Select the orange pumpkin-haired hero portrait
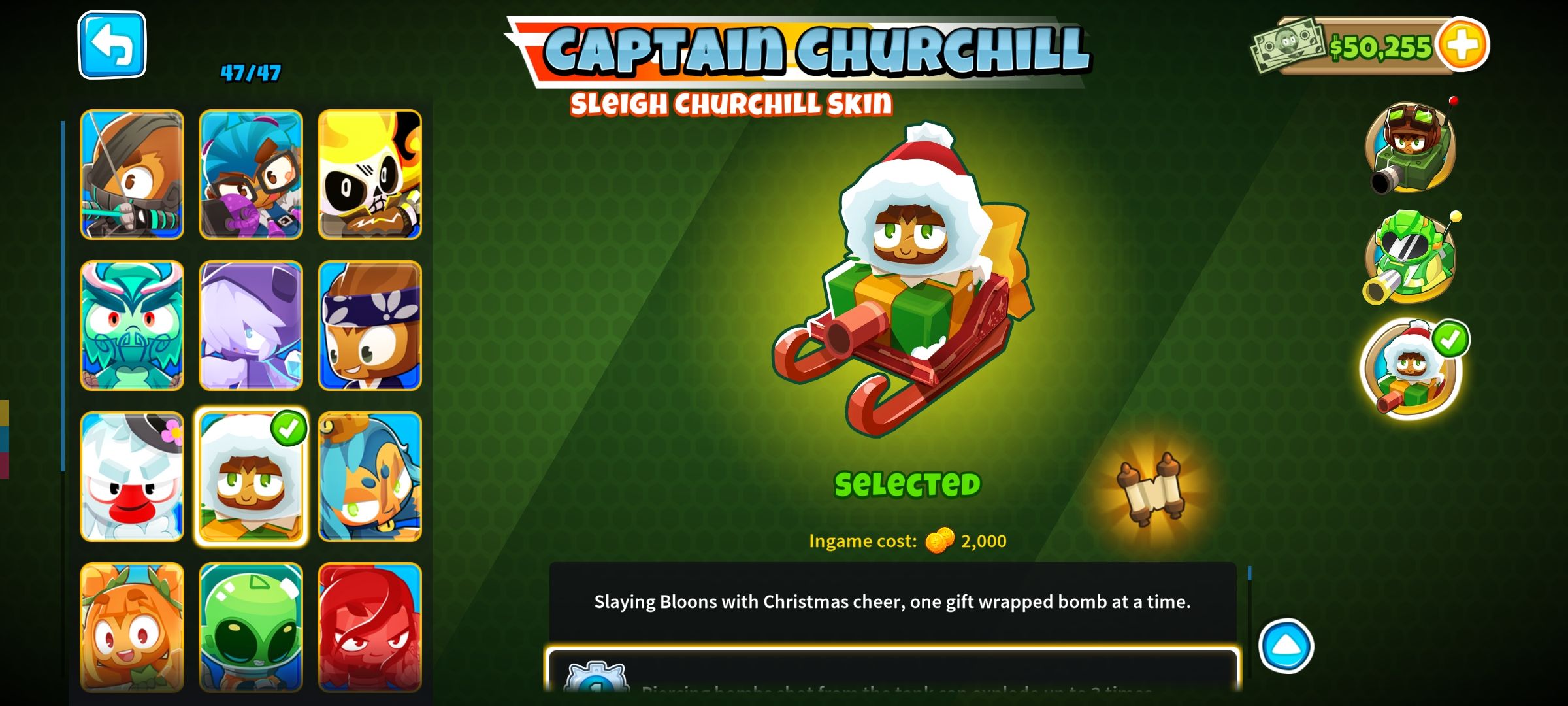This screenshot has height=706, width=1568. click(132, 626)
